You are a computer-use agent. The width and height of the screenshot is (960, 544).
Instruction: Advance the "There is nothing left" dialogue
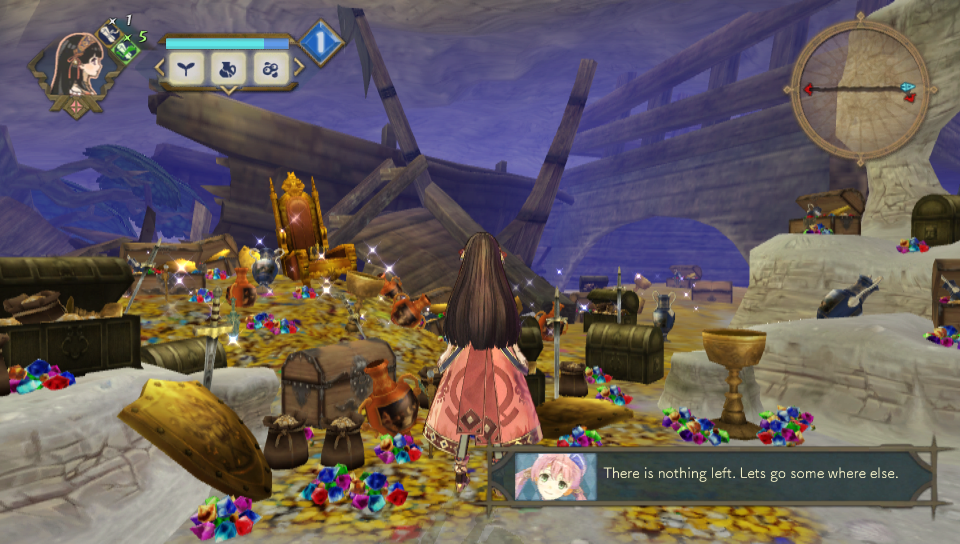coord(750,473)
